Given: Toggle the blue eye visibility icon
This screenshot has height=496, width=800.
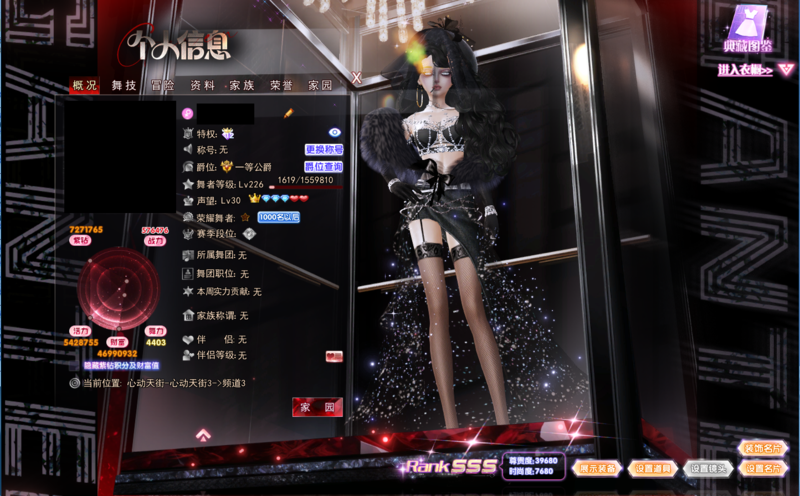Looking at the screenshot, I should click(335, 132).
